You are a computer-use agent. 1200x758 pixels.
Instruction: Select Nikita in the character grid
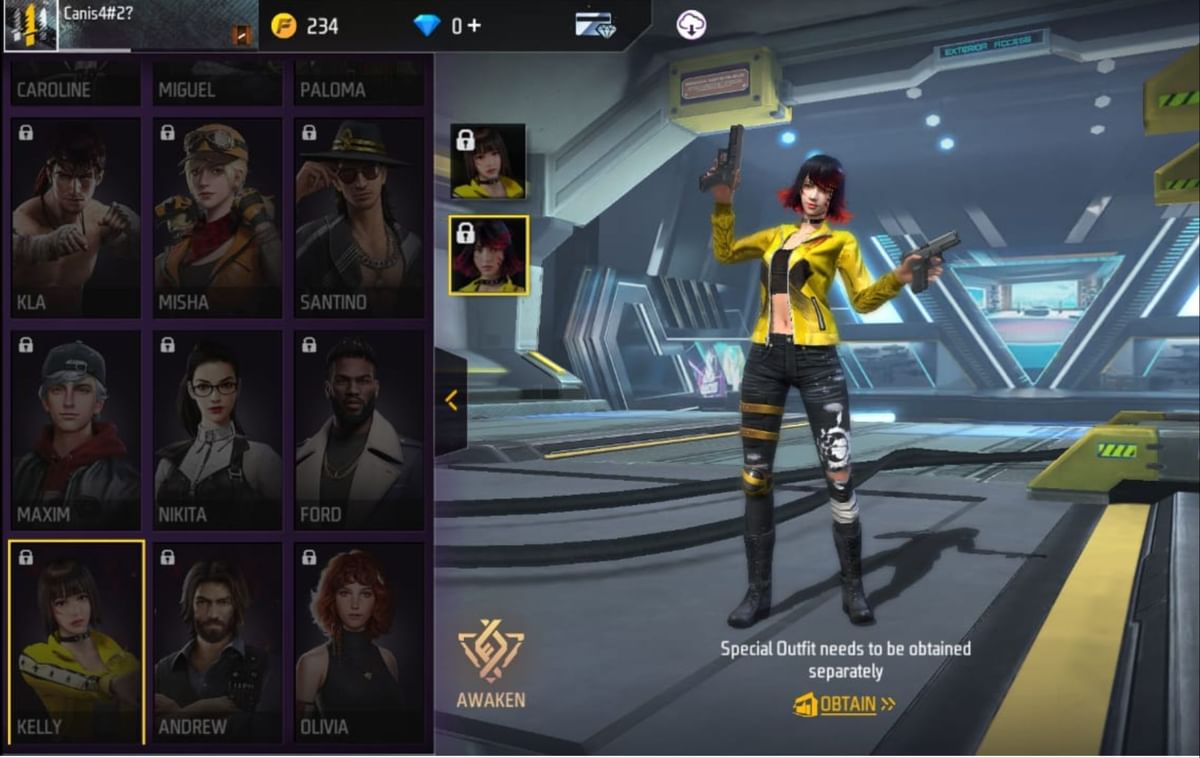pos(218,430)
